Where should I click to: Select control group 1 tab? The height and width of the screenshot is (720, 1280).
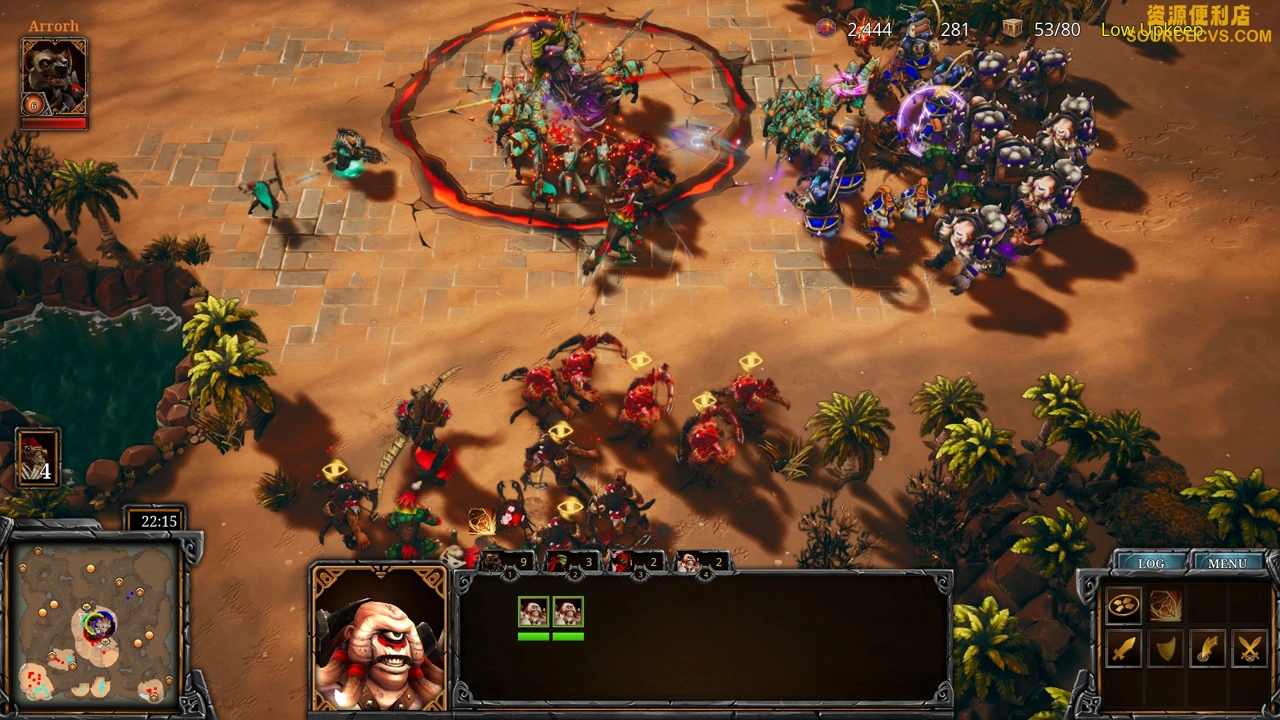pyautogui.click(x=505, y=563)
